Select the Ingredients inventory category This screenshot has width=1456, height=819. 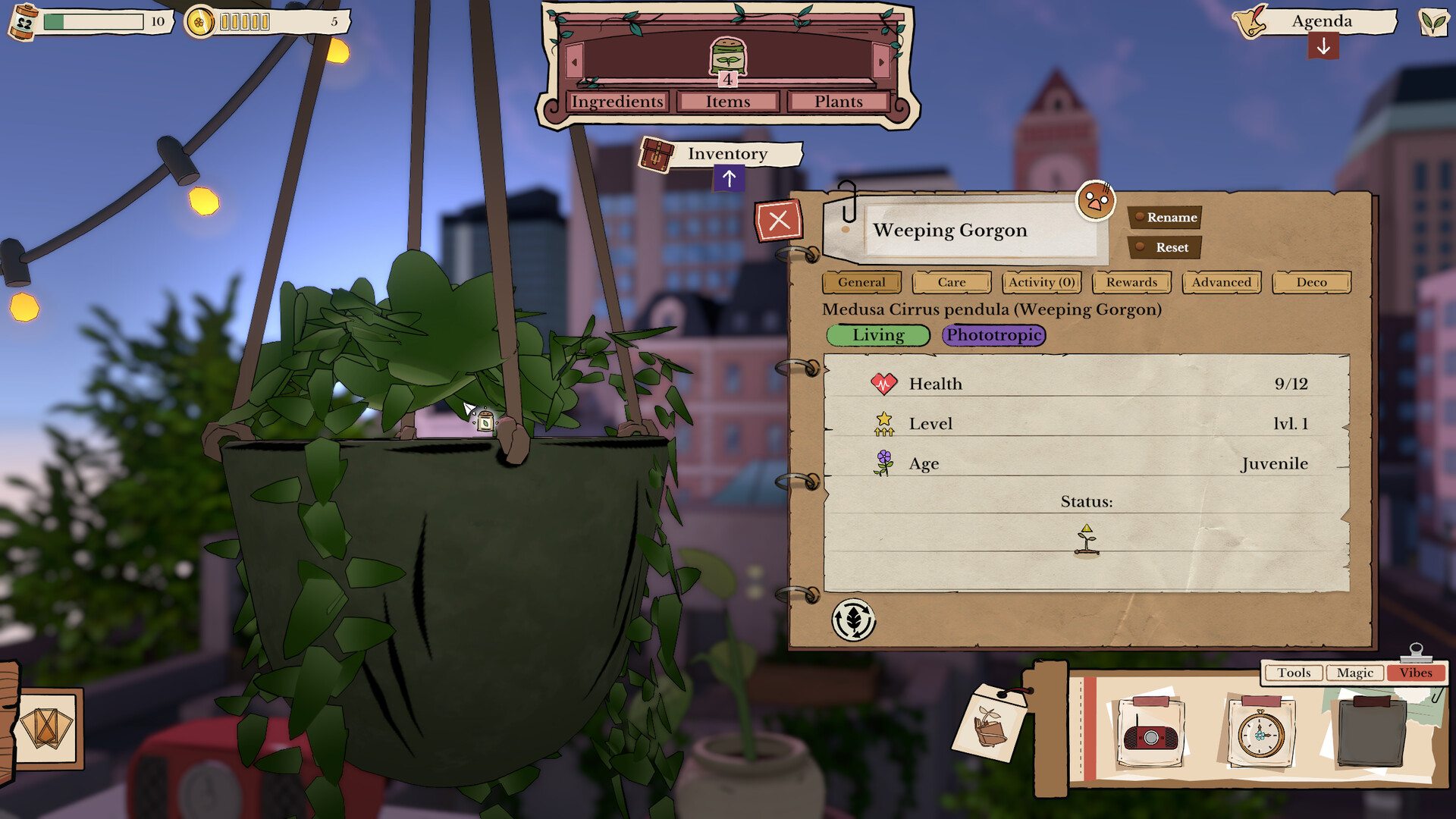(617, 102)
